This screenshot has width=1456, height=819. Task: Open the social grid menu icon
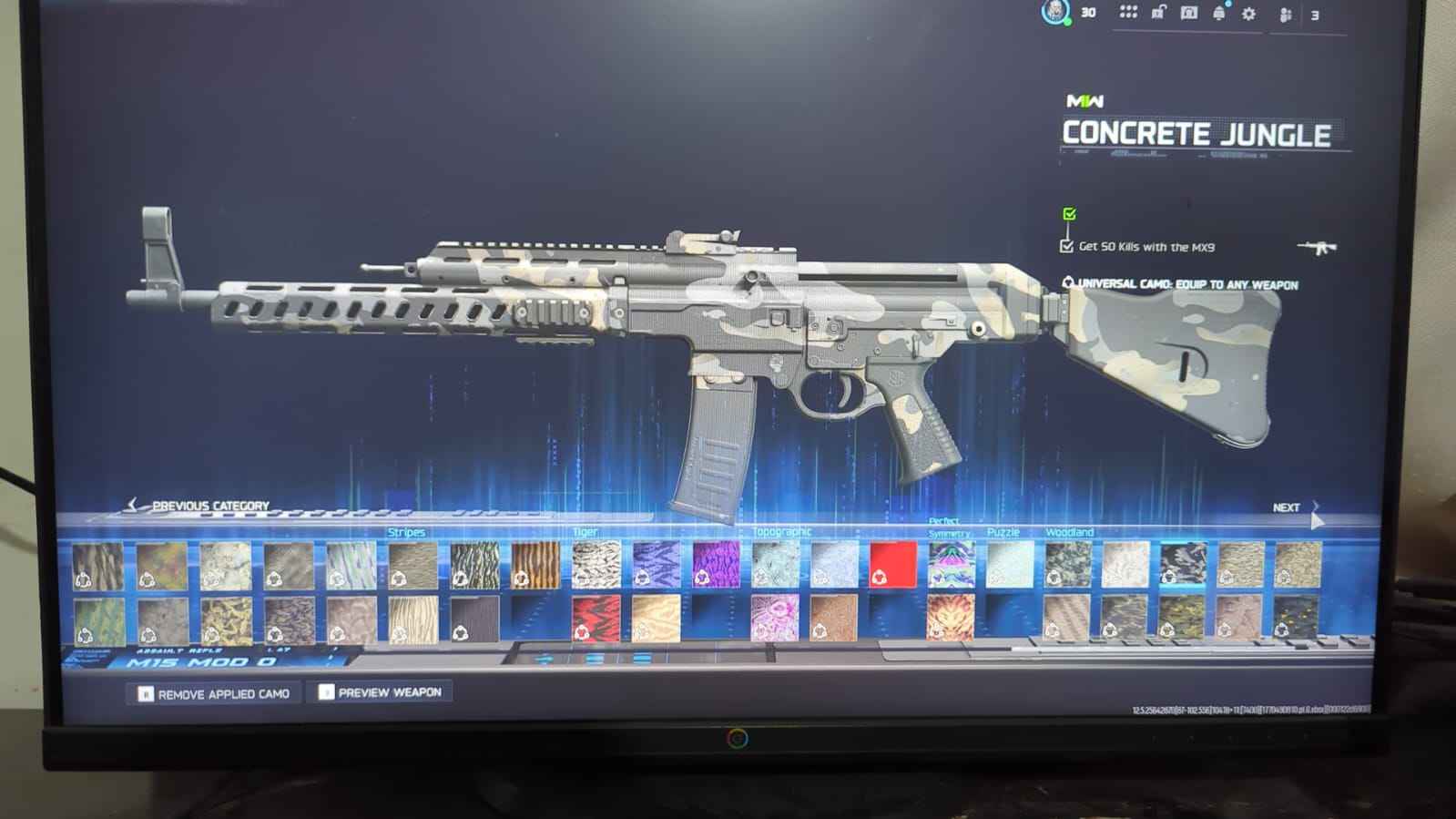click(x=1126, y=12)
